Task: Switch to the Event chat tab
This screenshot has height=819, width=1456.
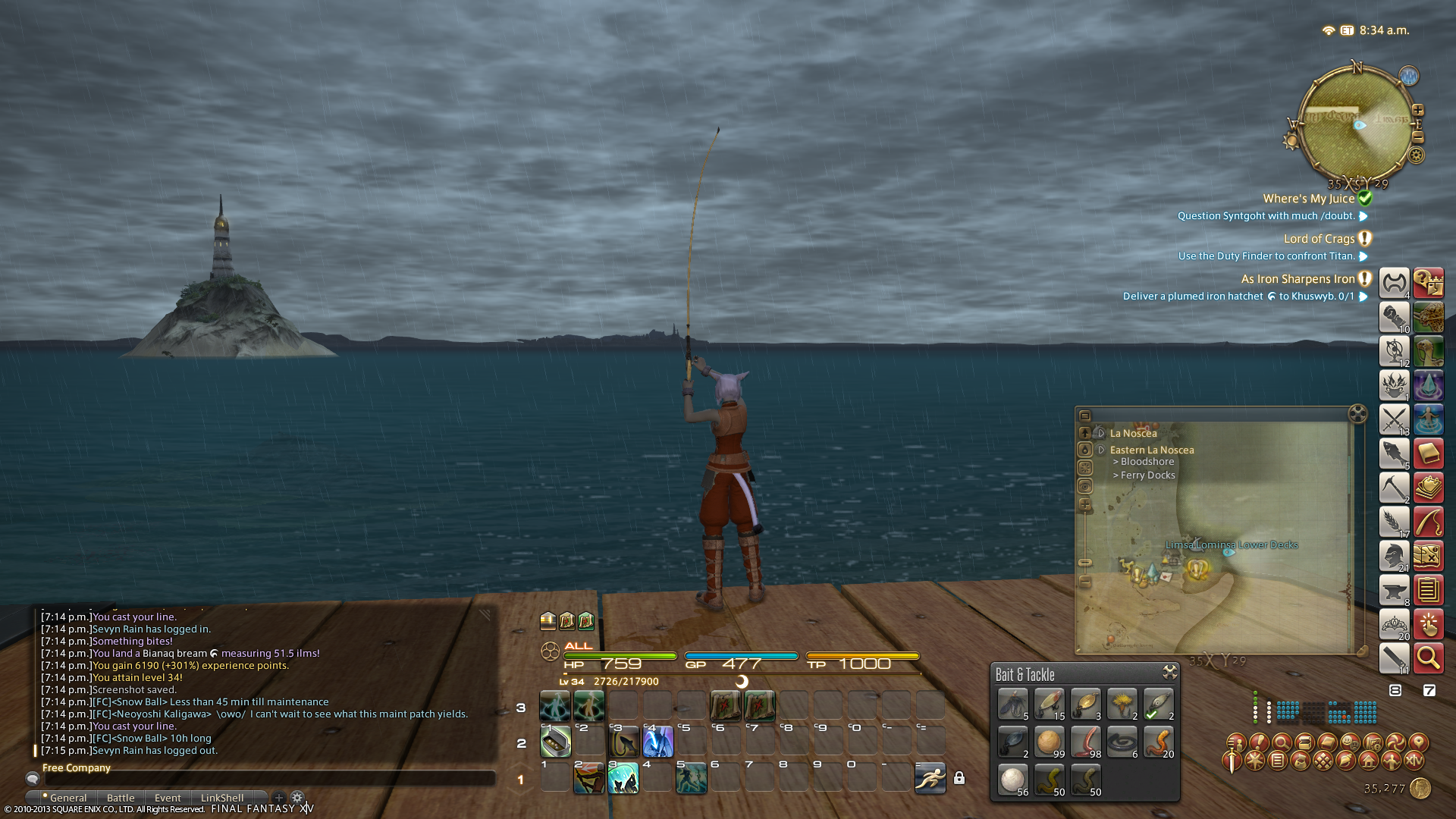Action: 168,798
